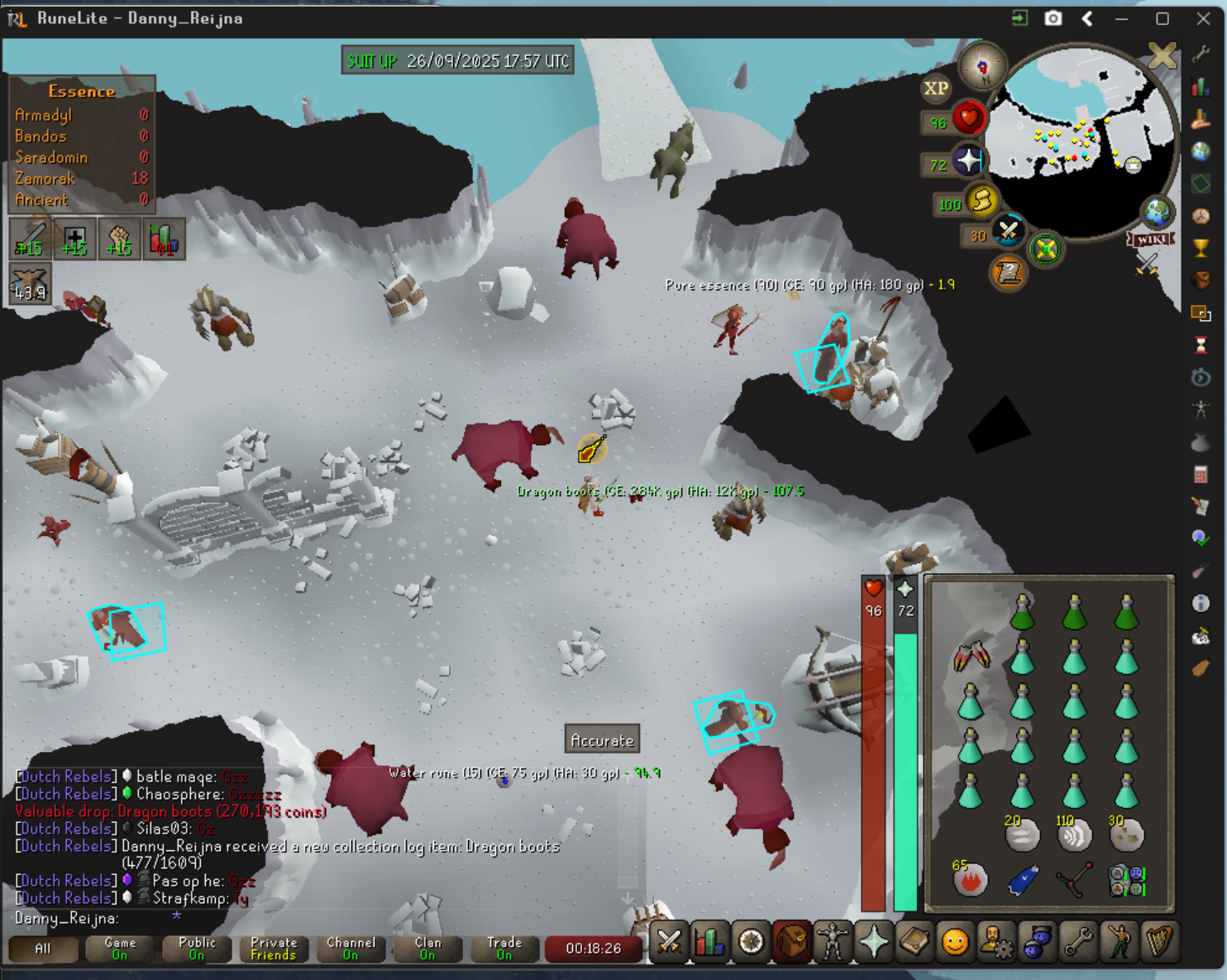Select the dragon claws in inventory
1227x980 pixels.
[x=971, y=657]
